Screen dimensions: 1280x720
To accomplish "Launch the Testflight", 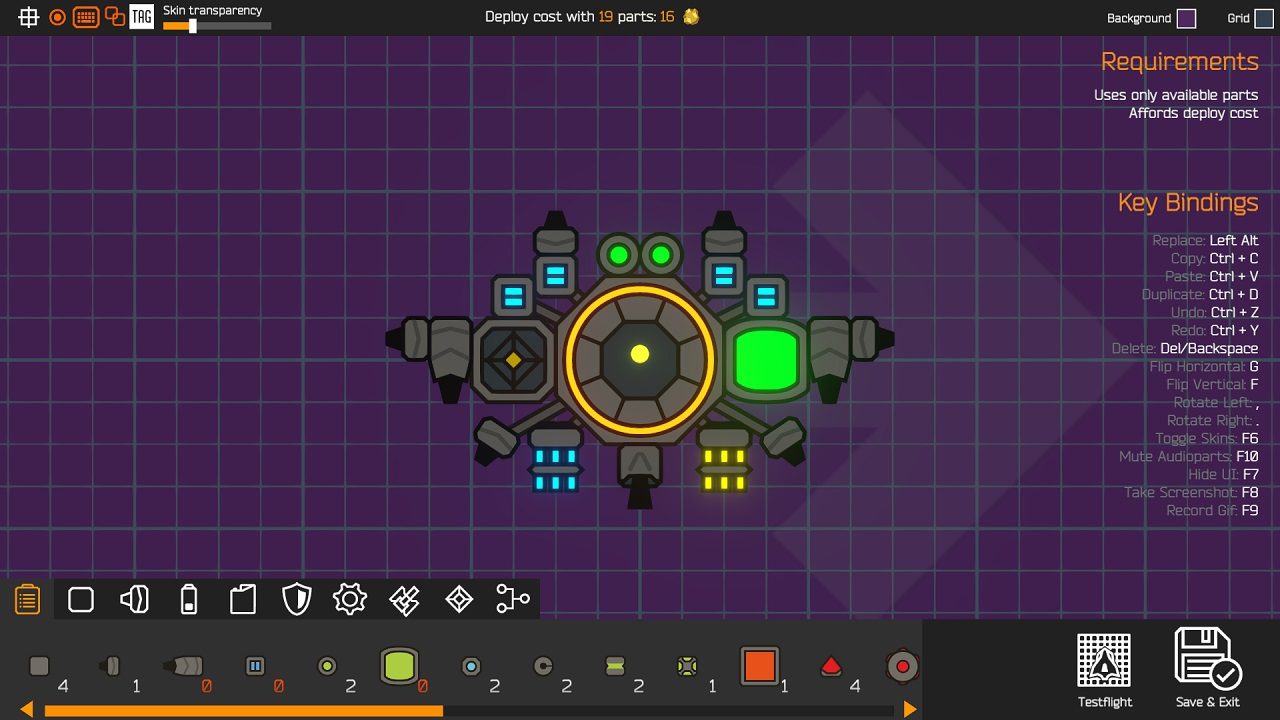I will tap(1104, 669).
